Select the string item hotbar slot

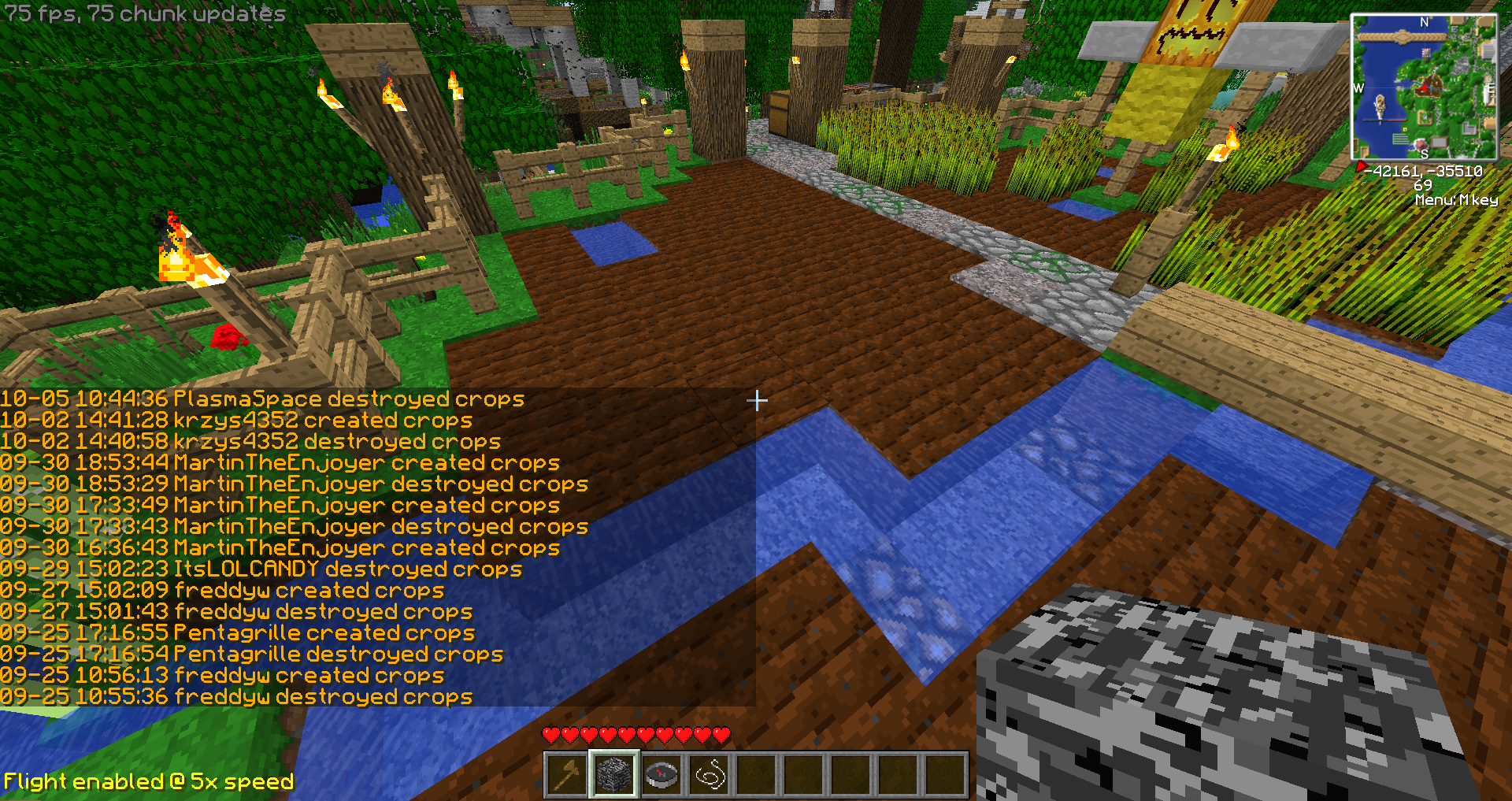pos(709,775)
